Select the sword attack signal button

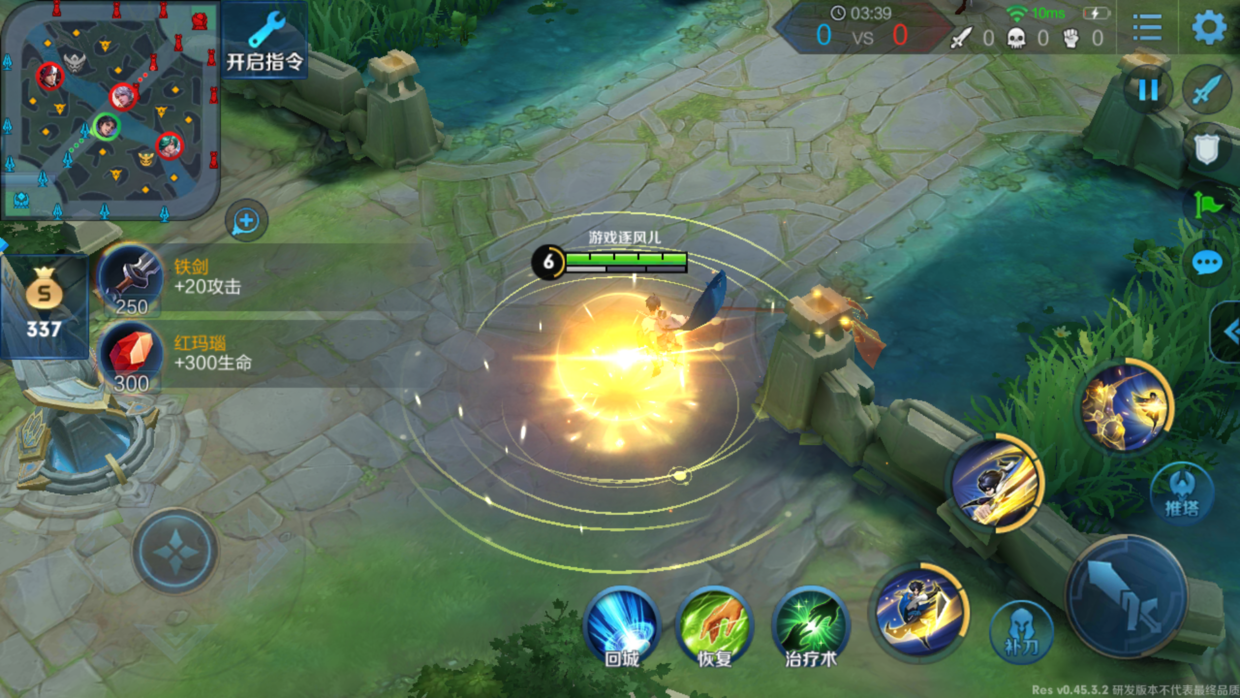click(x=1207, y=90)
